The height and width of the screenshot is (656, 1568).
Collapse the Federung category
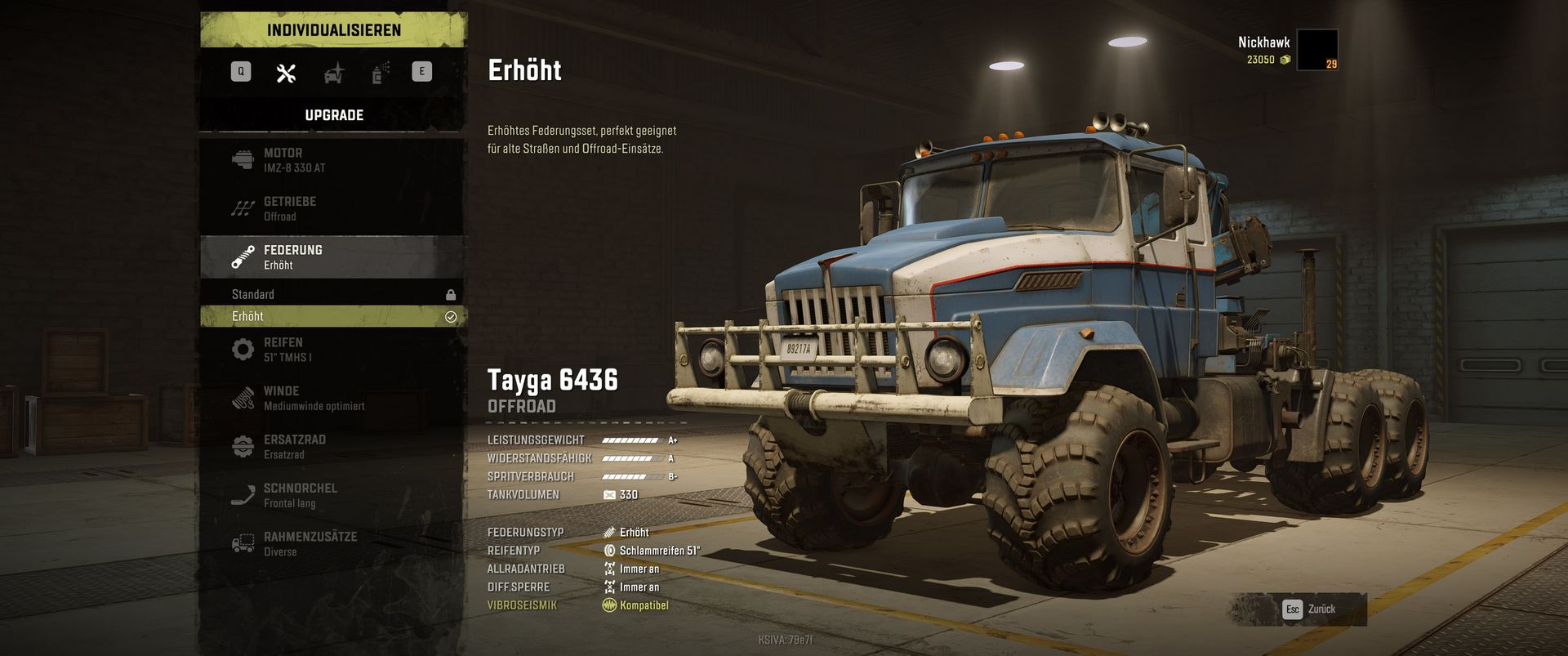click(x=333, y=257)
